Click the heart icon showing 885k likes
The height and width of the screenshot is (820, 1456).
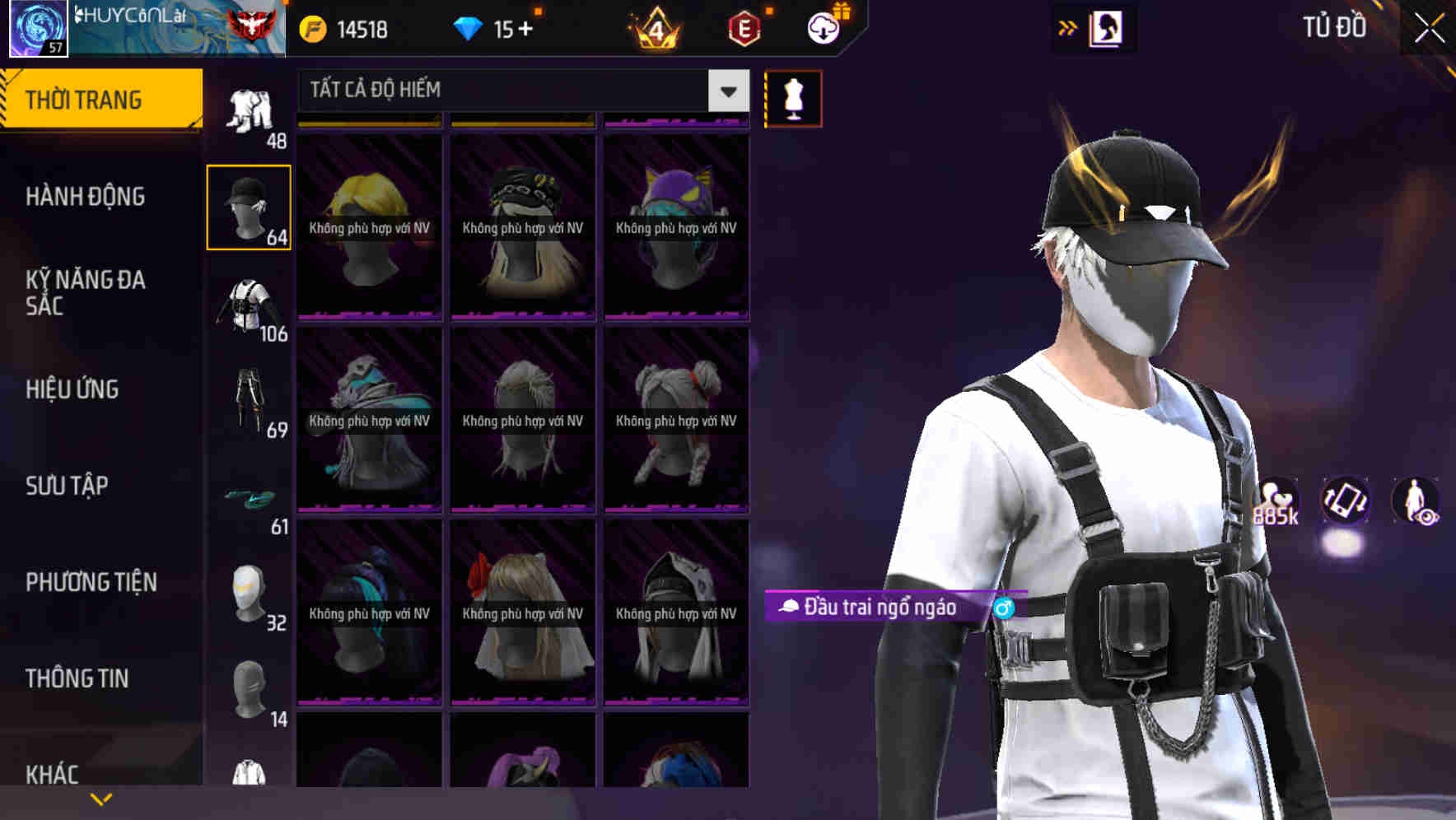click(x=1275, y=500)
